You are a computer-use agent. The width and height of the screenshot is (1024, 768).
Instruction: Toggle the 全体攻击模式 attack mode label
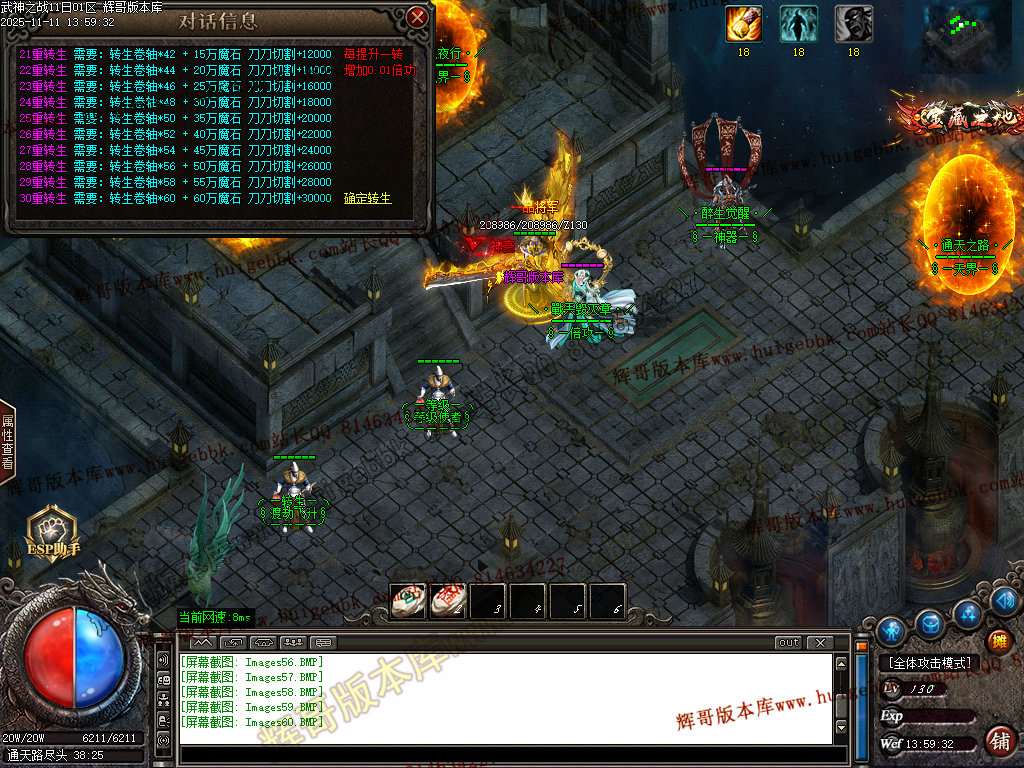tap(926, 663)
